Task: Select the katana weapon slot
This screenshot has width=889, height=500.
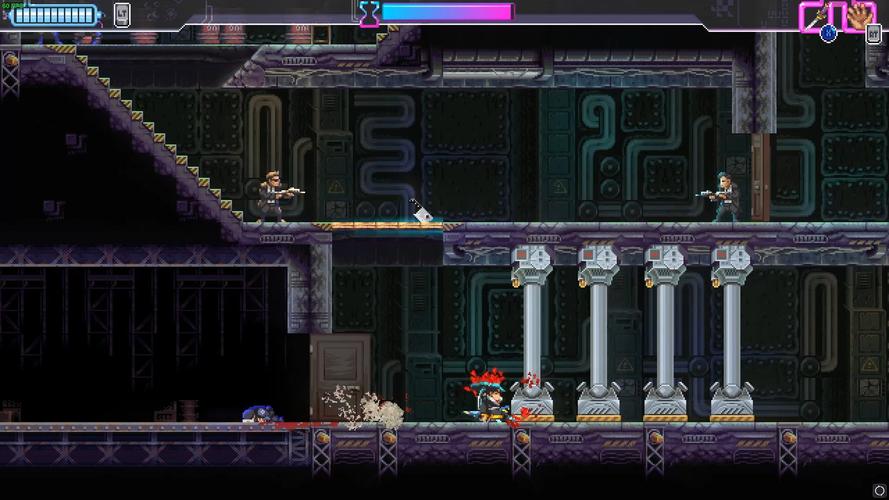Action: [x=816, y=16]
